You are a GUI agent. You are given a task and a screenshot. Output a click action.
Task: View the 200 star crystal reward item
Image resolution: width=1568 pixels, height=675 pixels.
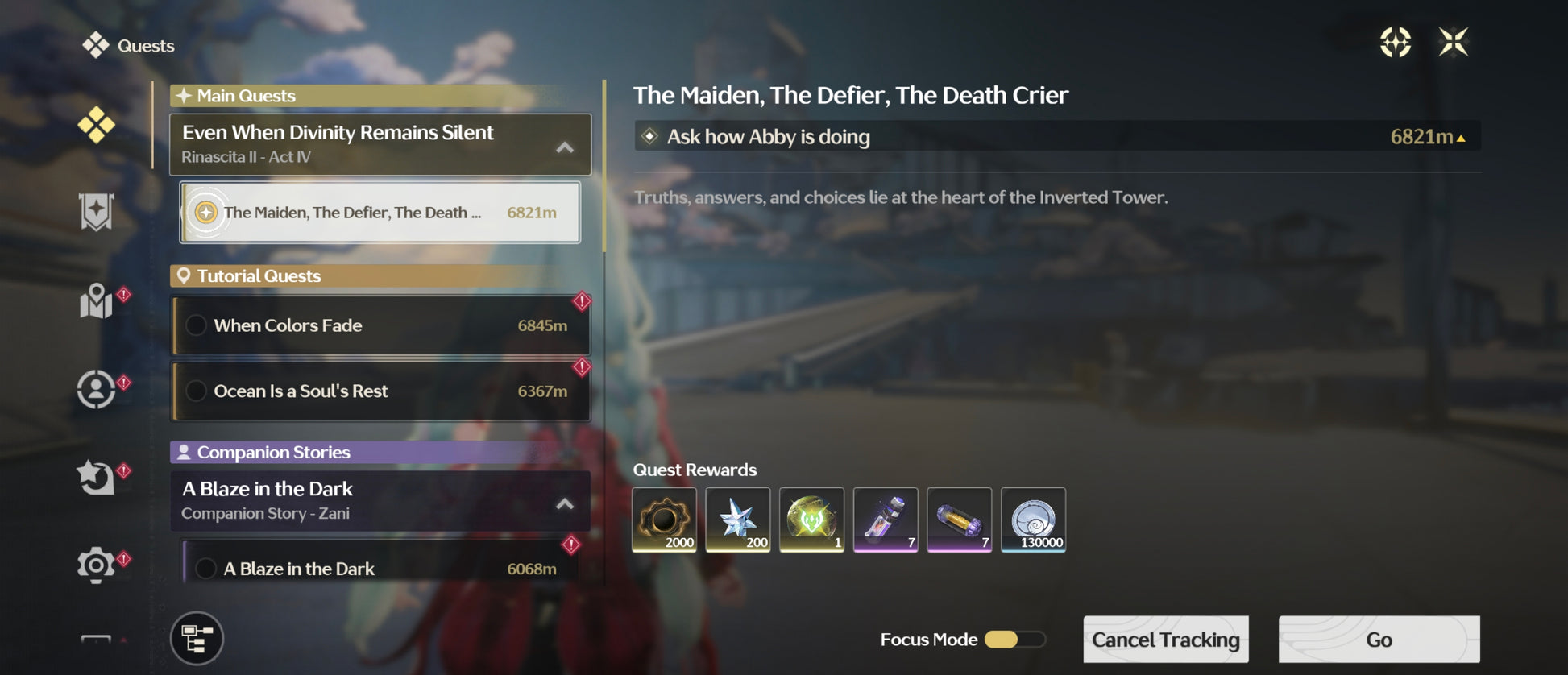click(x=737, y=520)
